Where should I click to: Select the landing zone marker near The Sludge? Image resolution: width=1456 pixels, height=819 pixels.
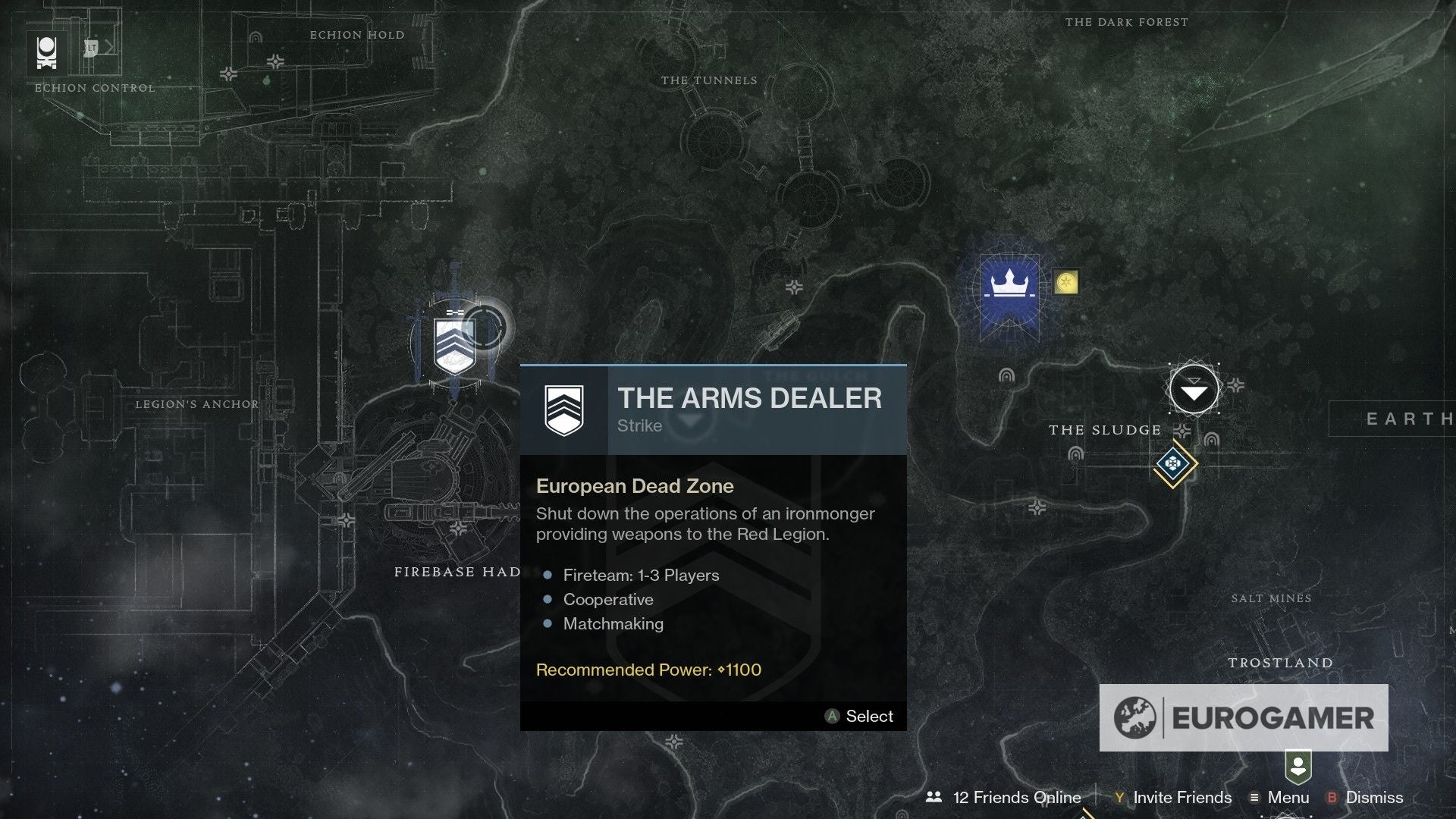1194,389
